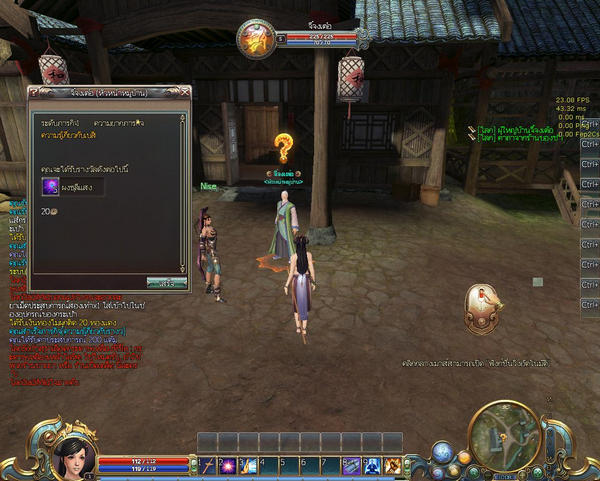The width and height of the screenshot is (600, 481).
Task: Activate the blue meditating figure skill
Action: pyautogui.click(x=372, y=465)
